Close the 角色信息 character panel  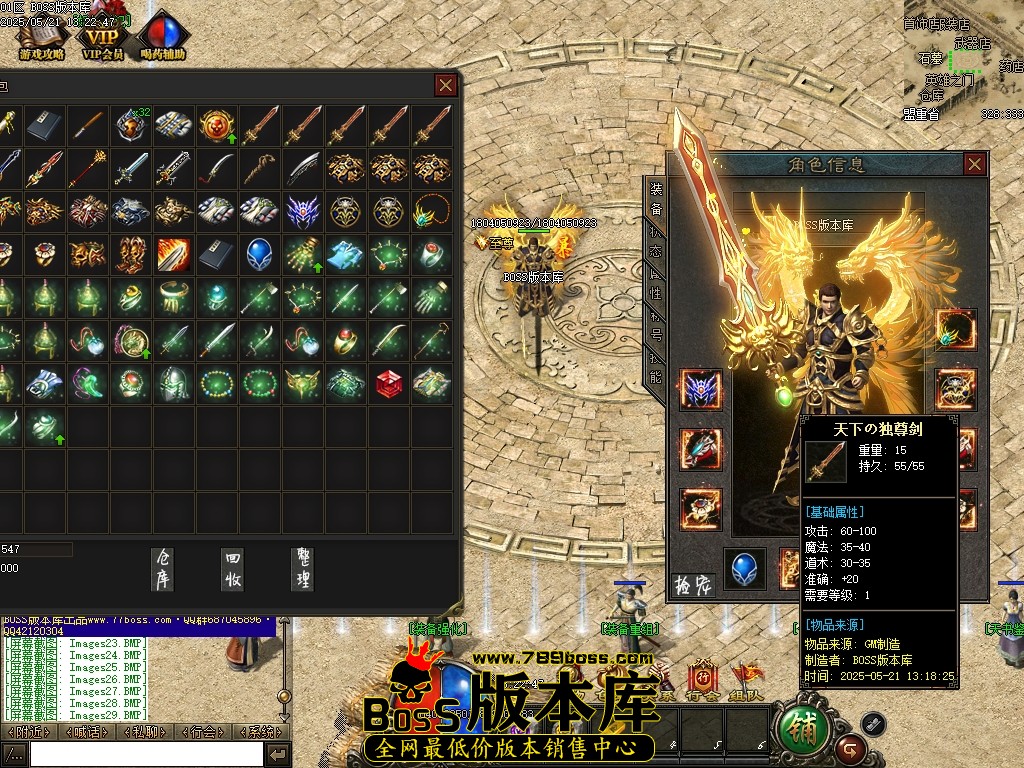pos(975,164)
